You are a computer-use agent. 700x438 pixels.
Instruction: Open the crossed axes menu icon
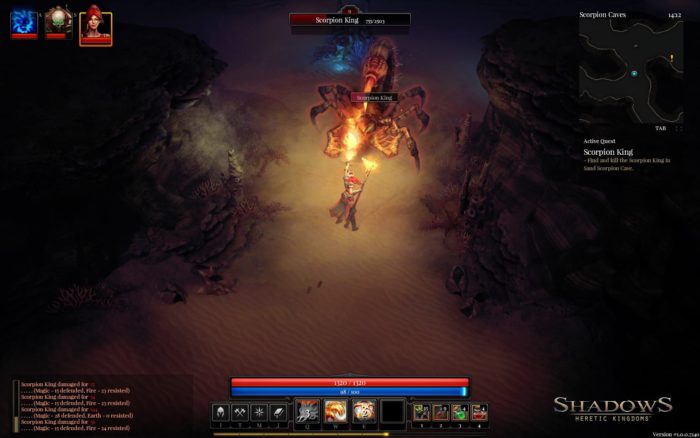coord(240,411)
